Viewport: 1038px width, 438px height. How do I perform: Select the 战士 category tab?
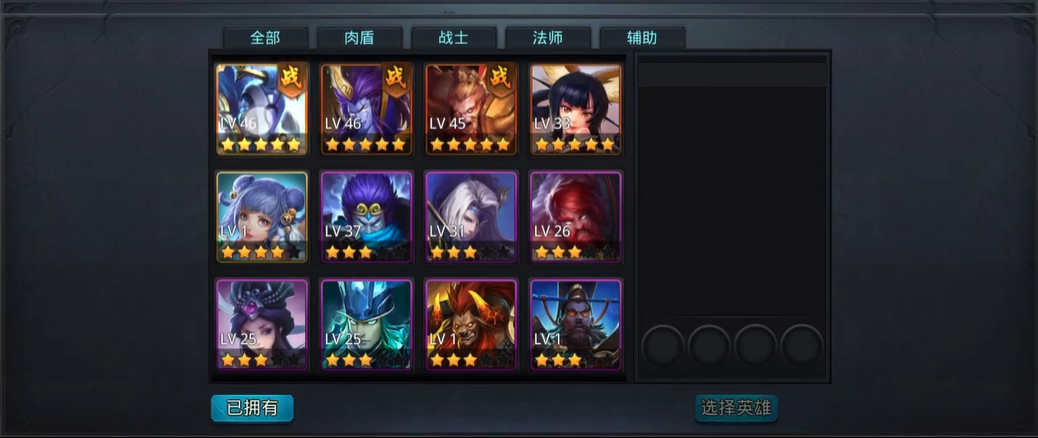tap(453, 38)
